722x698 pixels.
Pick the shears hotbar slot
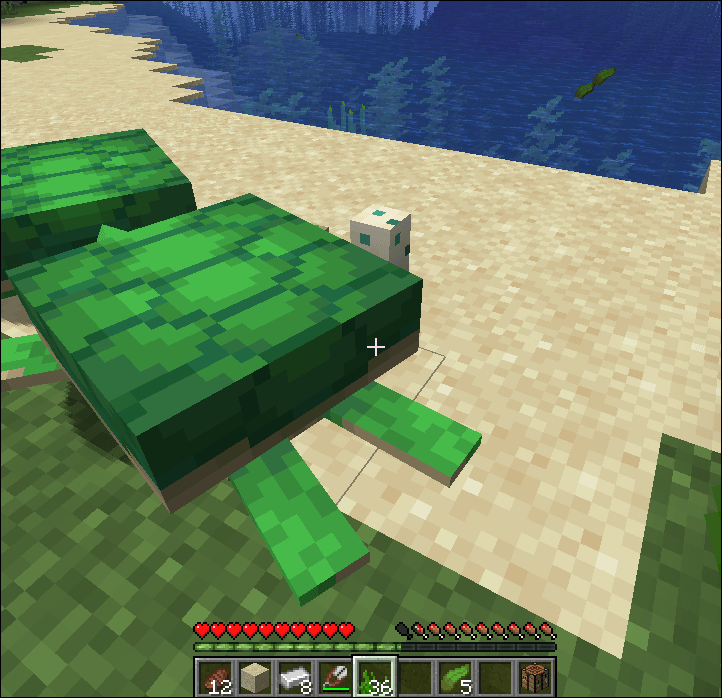(333, 676)
